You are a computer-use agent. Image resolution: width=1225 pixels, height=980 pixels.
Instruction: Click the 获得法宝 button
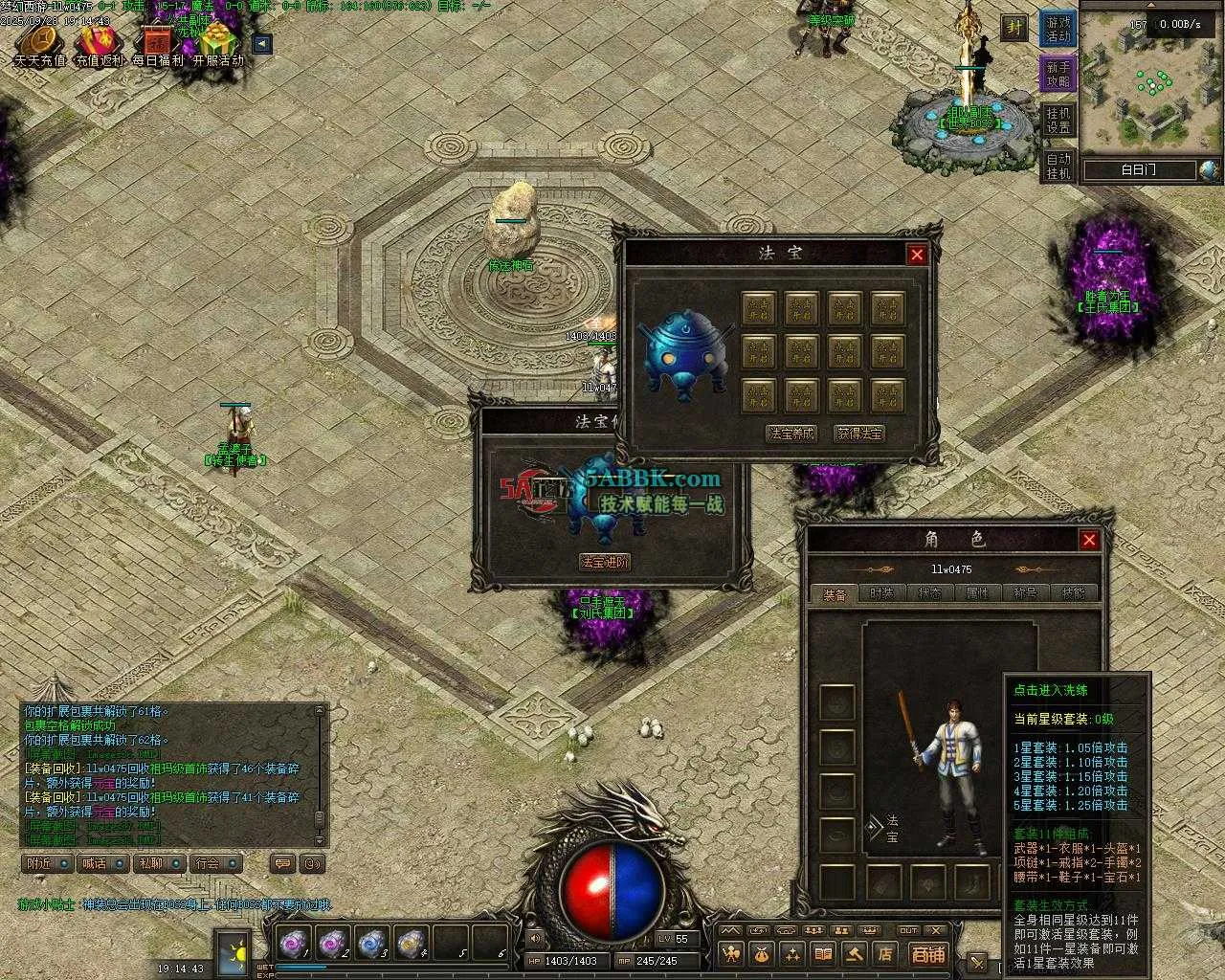[x=859, y=434]
